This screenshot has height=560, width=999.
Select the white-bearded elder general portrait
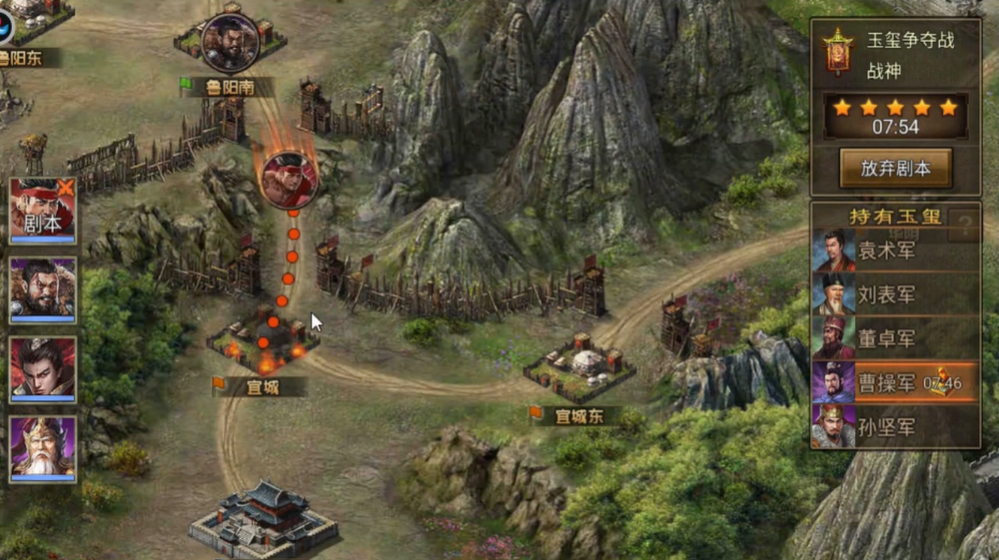point(43,449)
